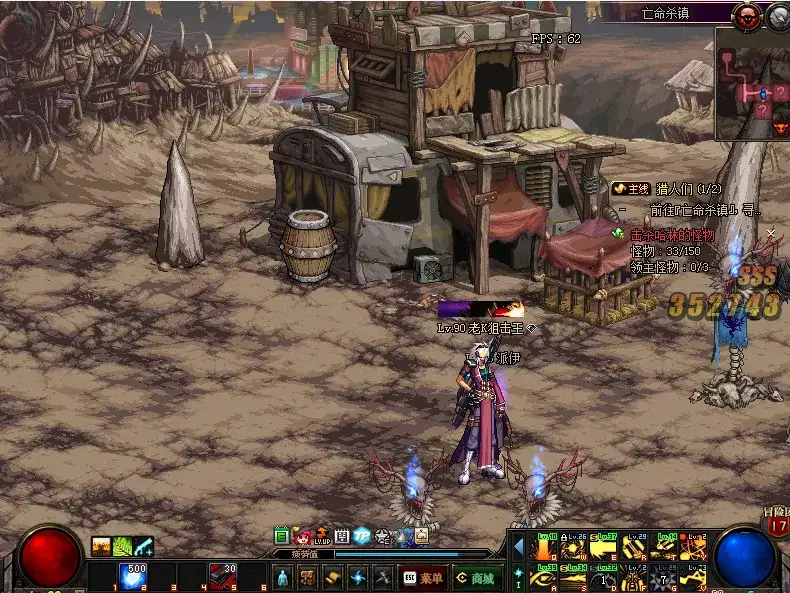Use the red item with count 30
The width and height of the screenshot is (790, 593).
(x=222, y=576)
